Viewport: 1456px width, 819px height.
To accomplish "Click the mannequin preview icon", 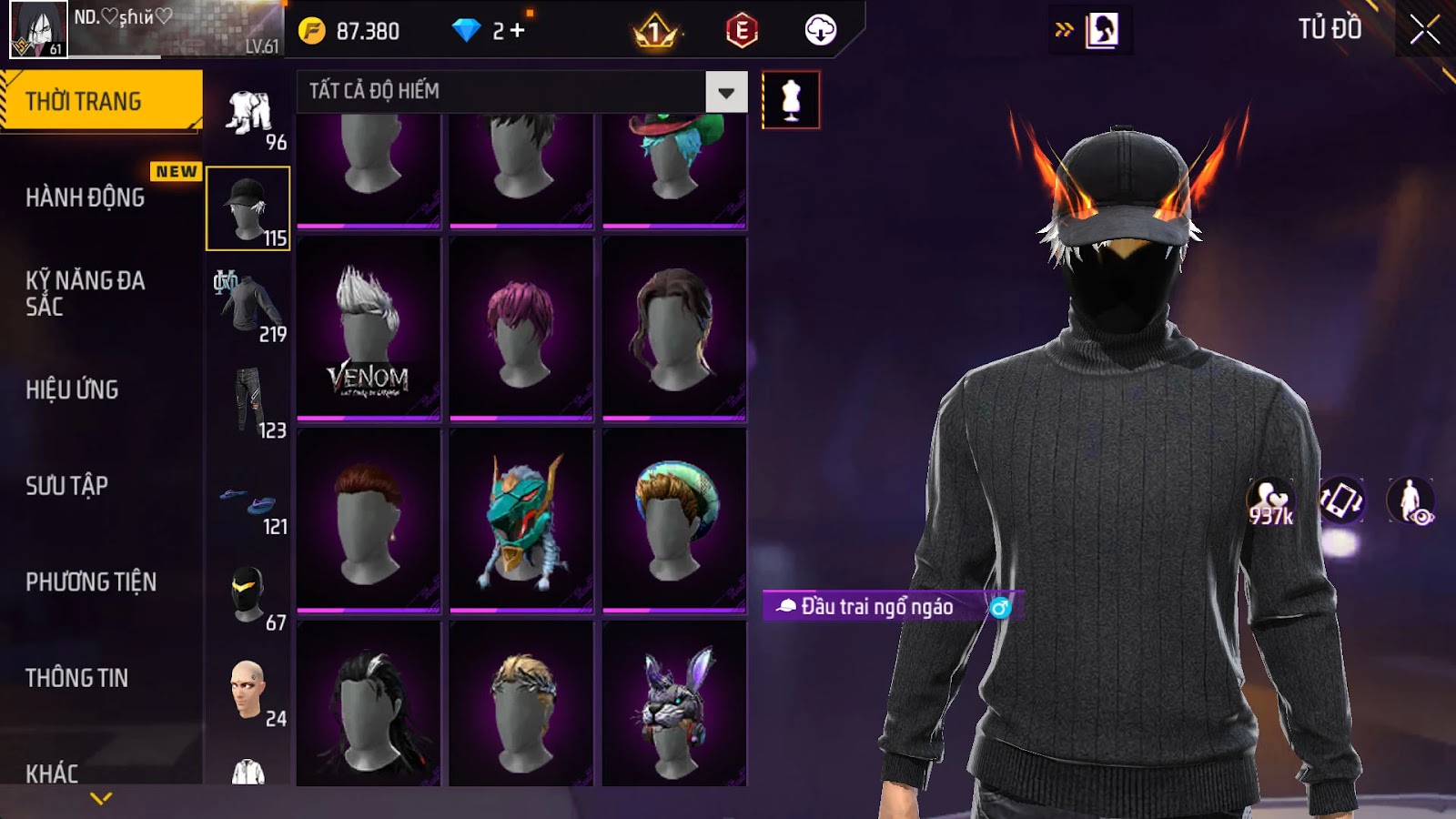I will point(791,100).
